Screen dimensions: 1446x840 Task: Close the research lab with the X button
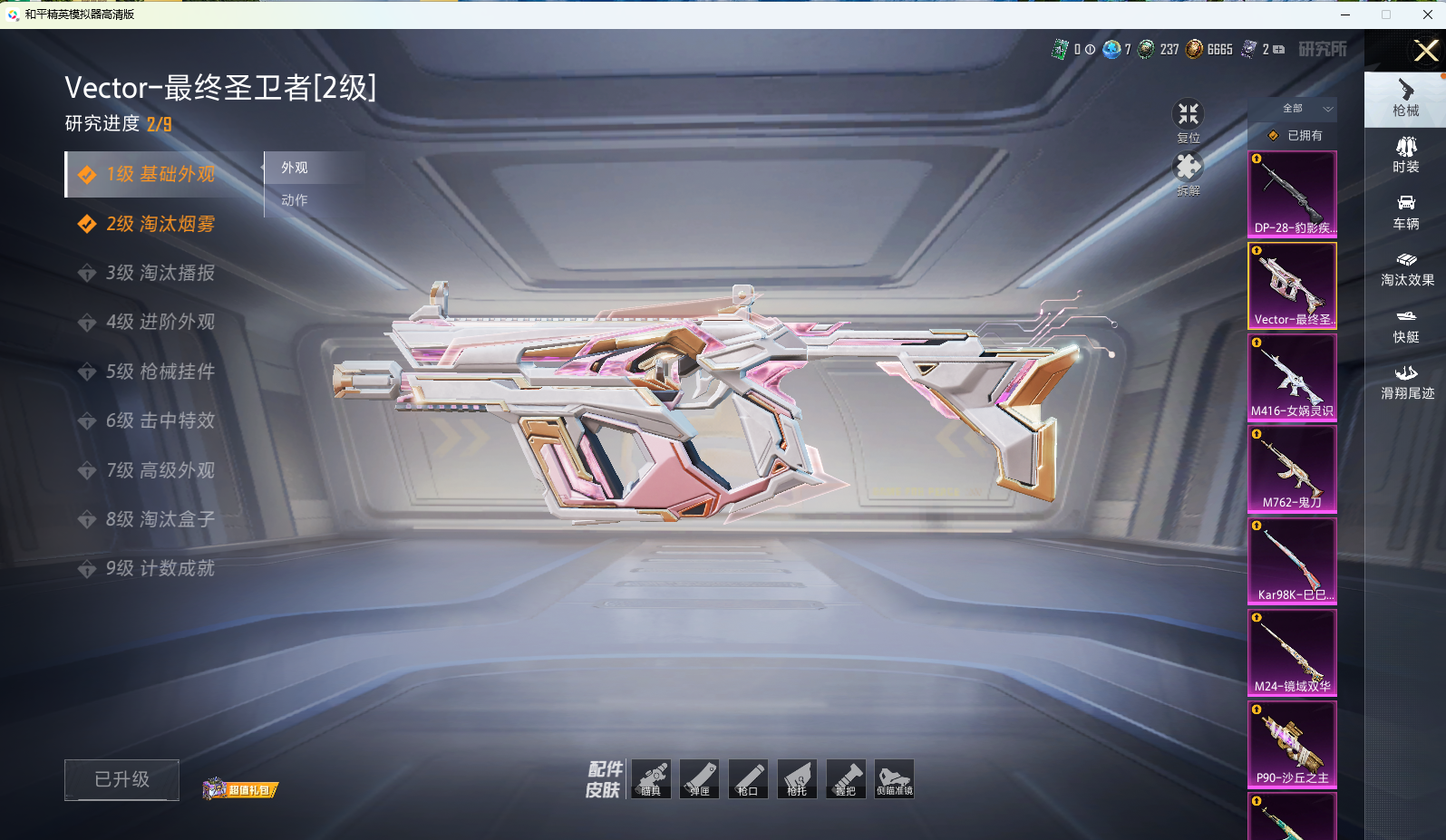coord(1425,51)
